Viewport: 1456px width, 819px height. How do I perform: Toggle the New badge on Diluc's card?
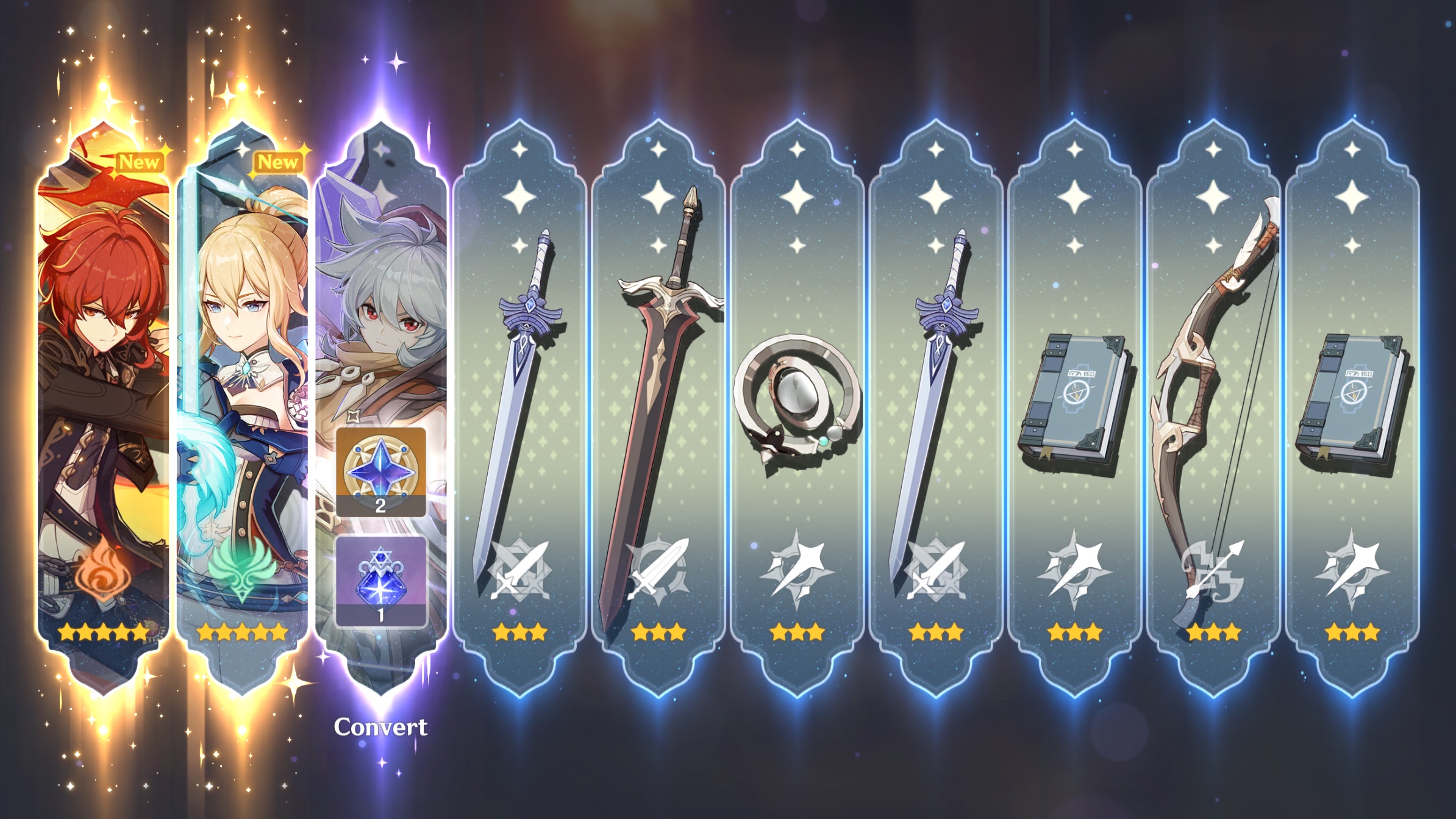141,162
